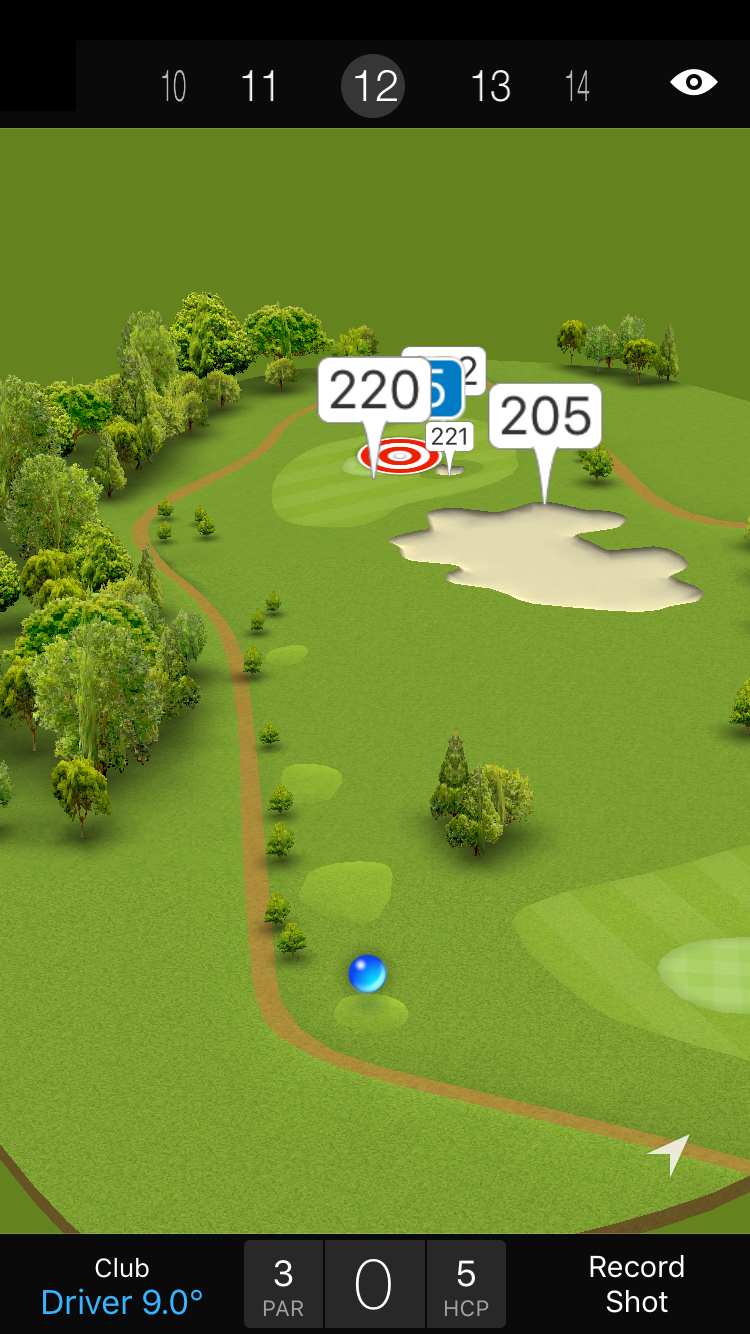Image resolution: width=750 pixels, height=1334 pixels.
Task: Select the highlighted hole 12
Action: [374, 87]
